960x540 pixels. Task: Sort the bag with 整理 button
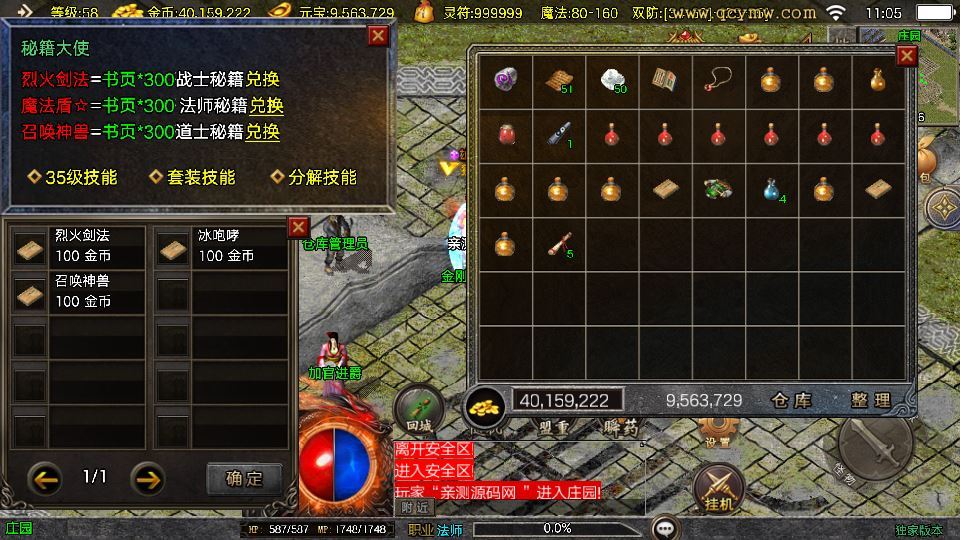870,400
